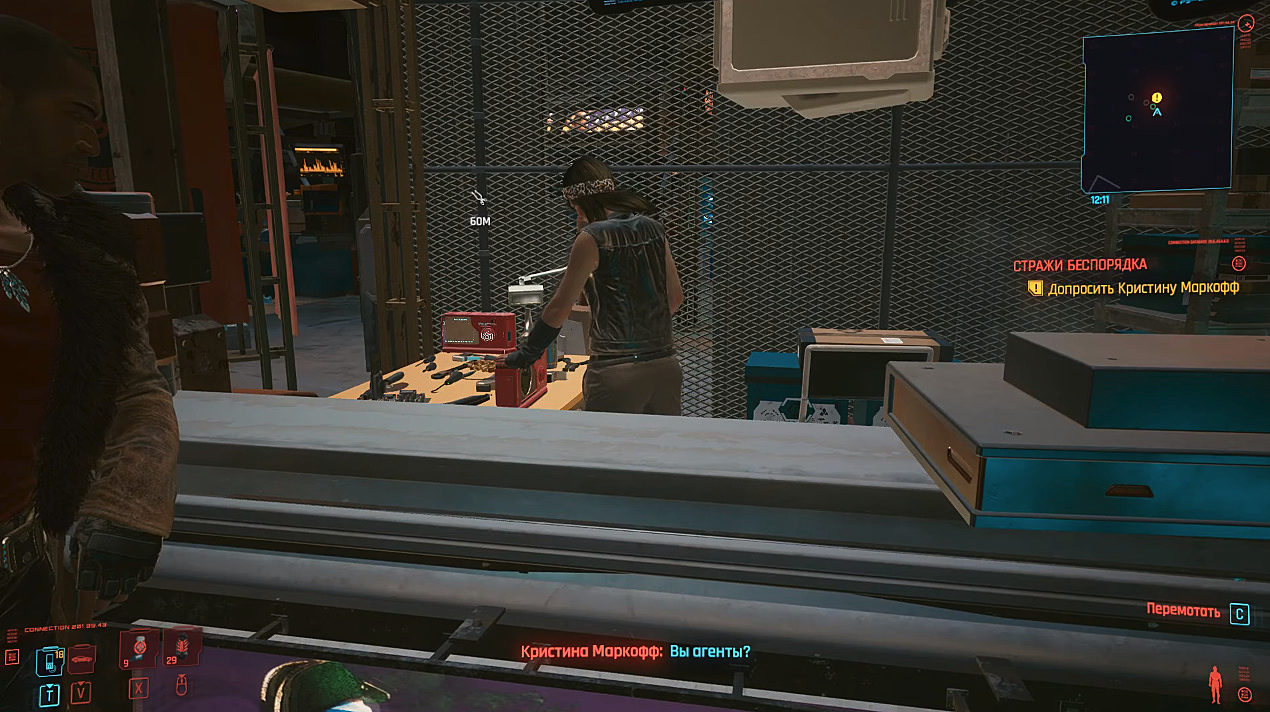Select the car vehicle call icon
Image resolution: width=1270 pixels, height=712 pixels.
pyautogui.click(x=81, y=659)
